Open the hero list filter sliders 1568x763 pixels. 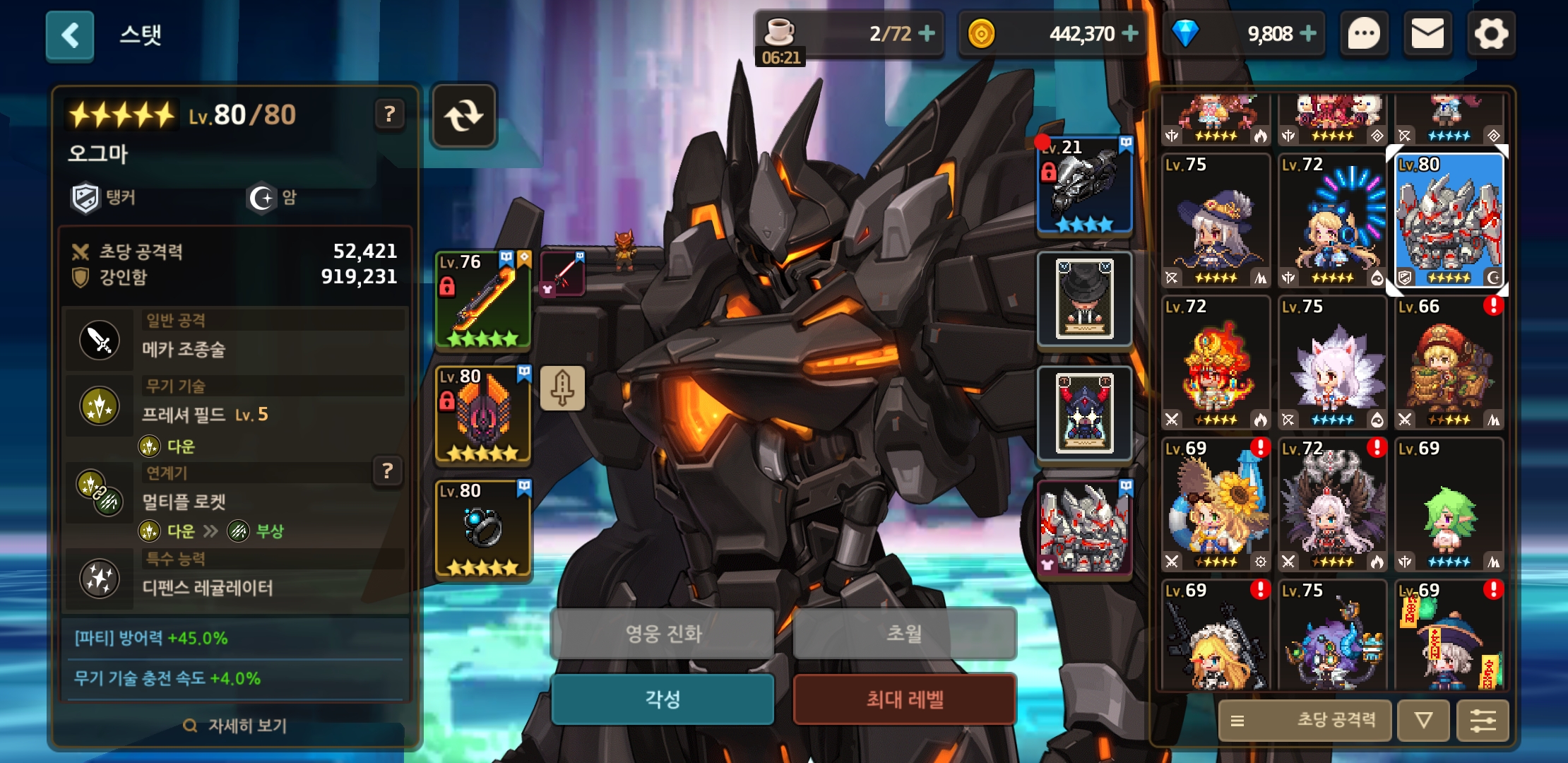pos(1483,721)
